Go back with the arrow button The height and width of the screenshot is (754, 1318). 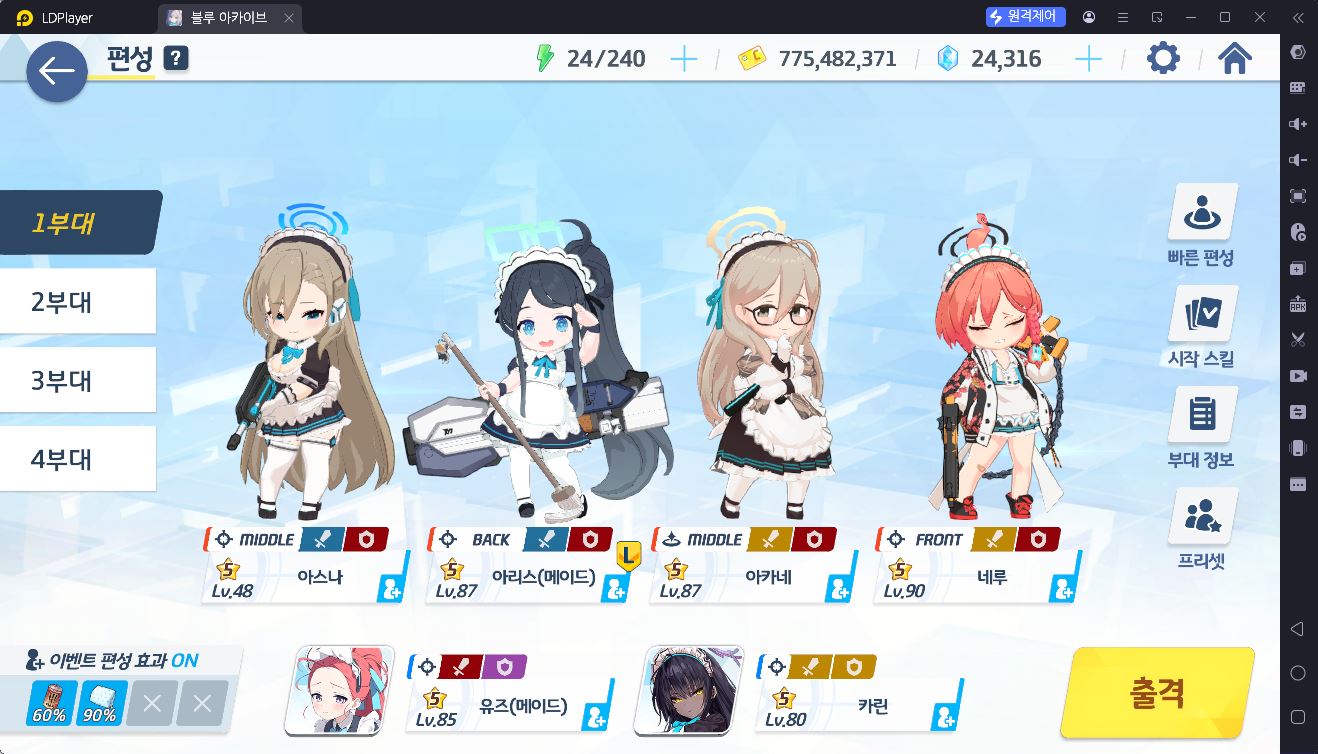click(x=57, y=71)
